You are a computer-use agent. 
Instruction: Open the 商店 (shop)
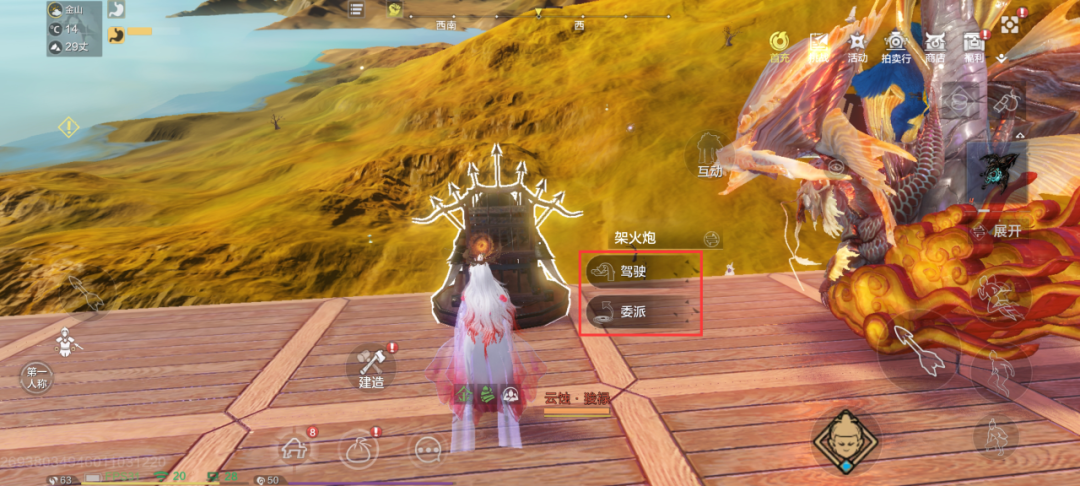pos(935,46)
